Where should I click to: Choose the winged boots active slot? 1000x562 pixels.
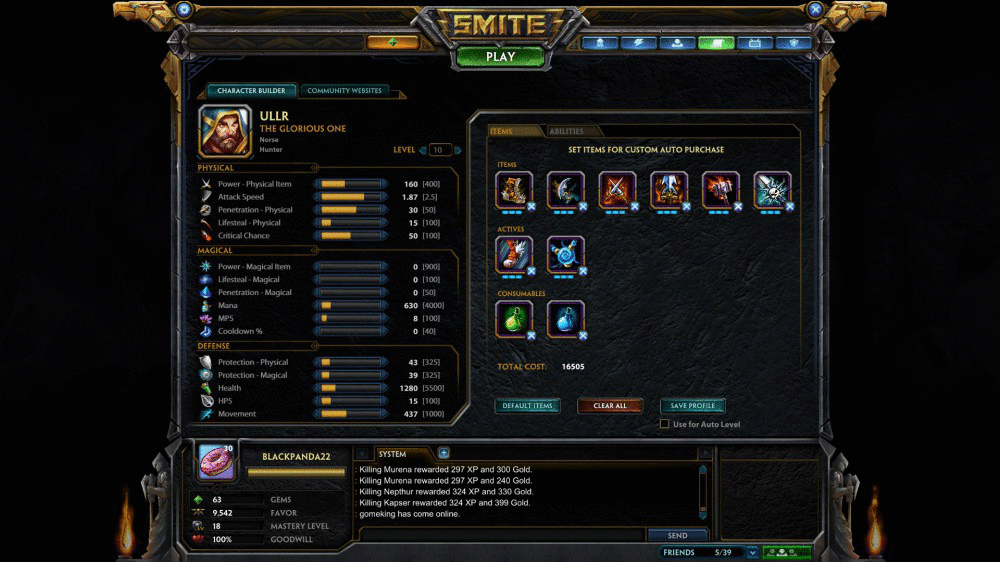pos(514,254)
